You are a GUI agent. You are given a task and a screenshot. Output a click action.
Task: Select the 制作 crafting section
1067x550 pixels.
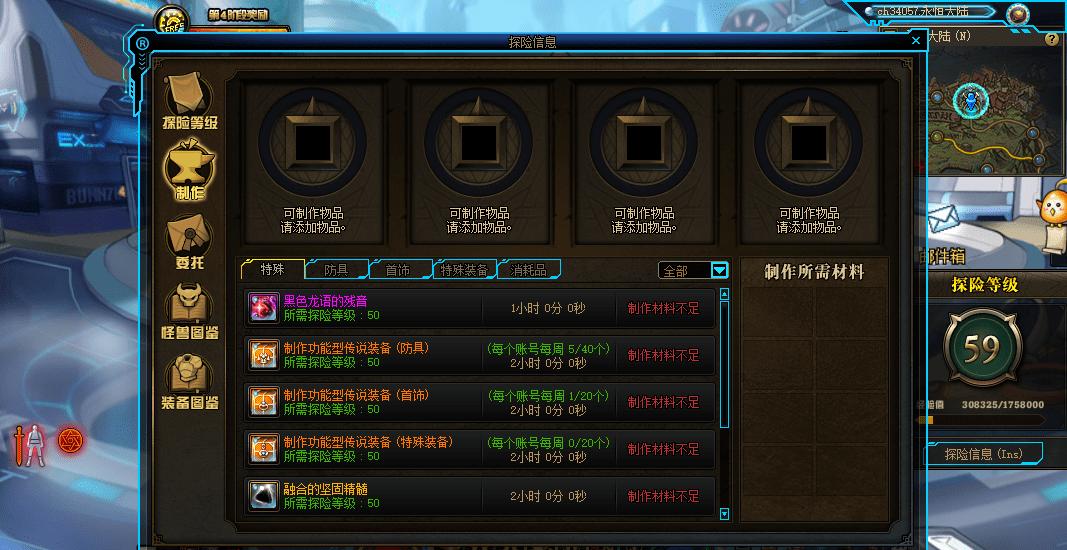(x=190, y=171)
